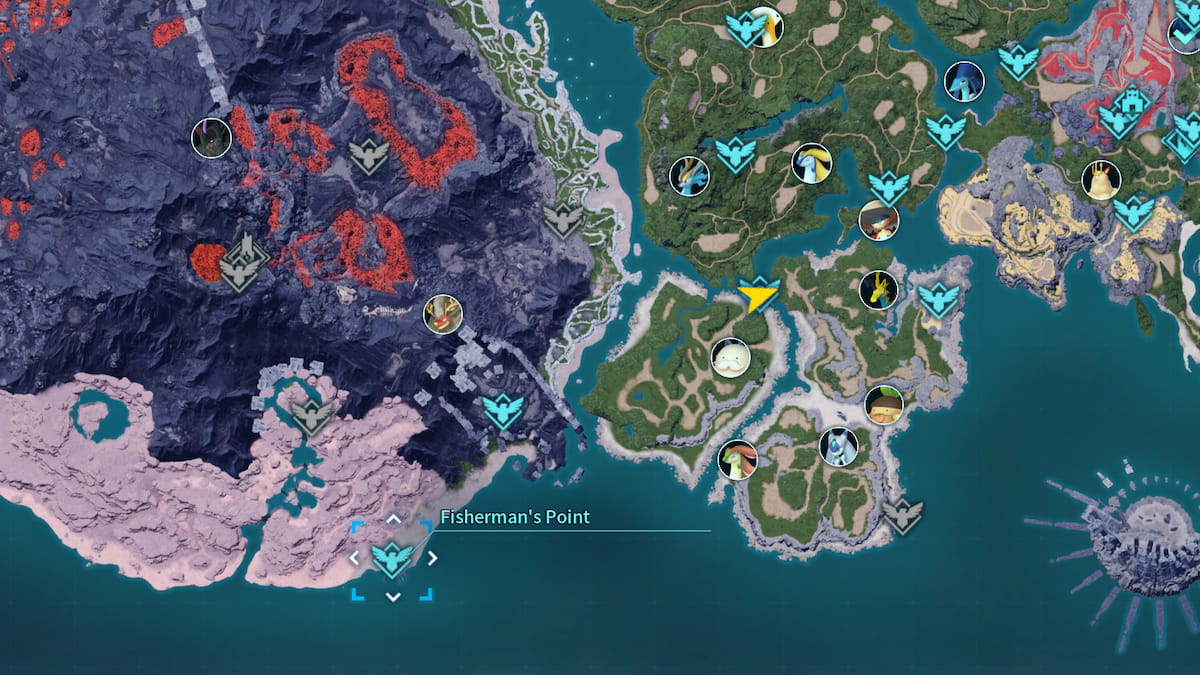The height and width of the screenshot is (675, 1200).
Task: Open the Nitewing white bird boss marker
Action: click(x=765, y=27)
